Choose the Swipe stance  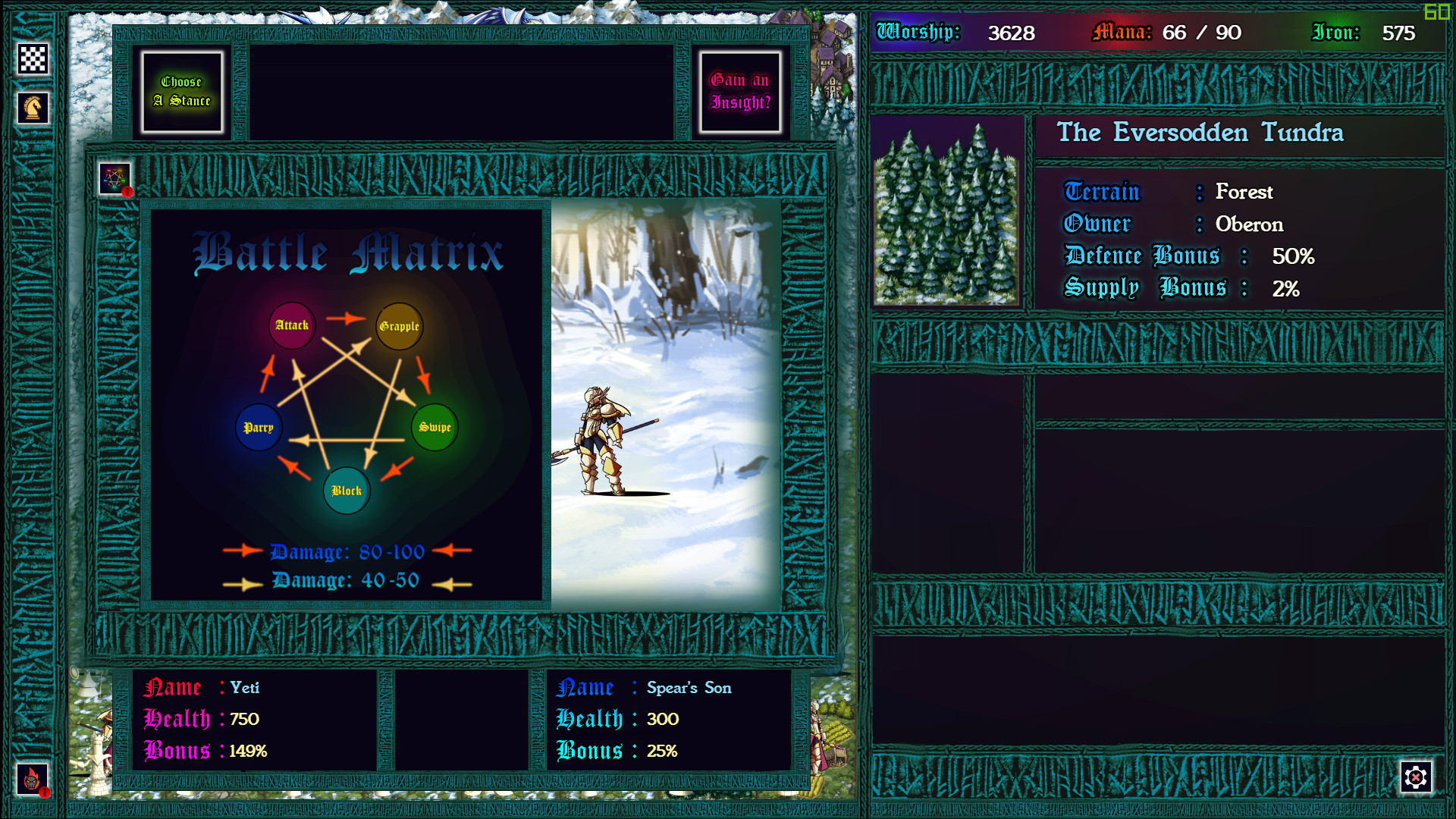pos(434,428)
